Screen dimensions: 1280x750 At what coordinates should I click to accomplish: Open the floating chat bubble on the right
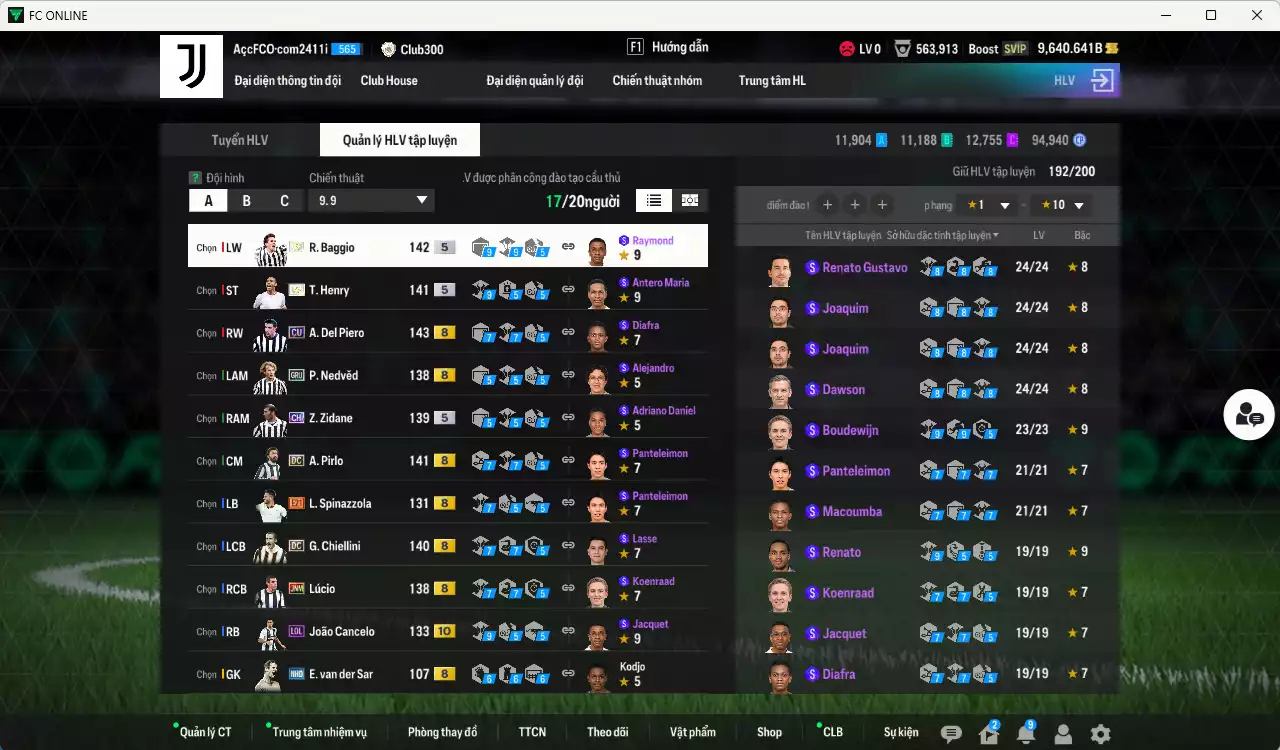[1248, 414]
